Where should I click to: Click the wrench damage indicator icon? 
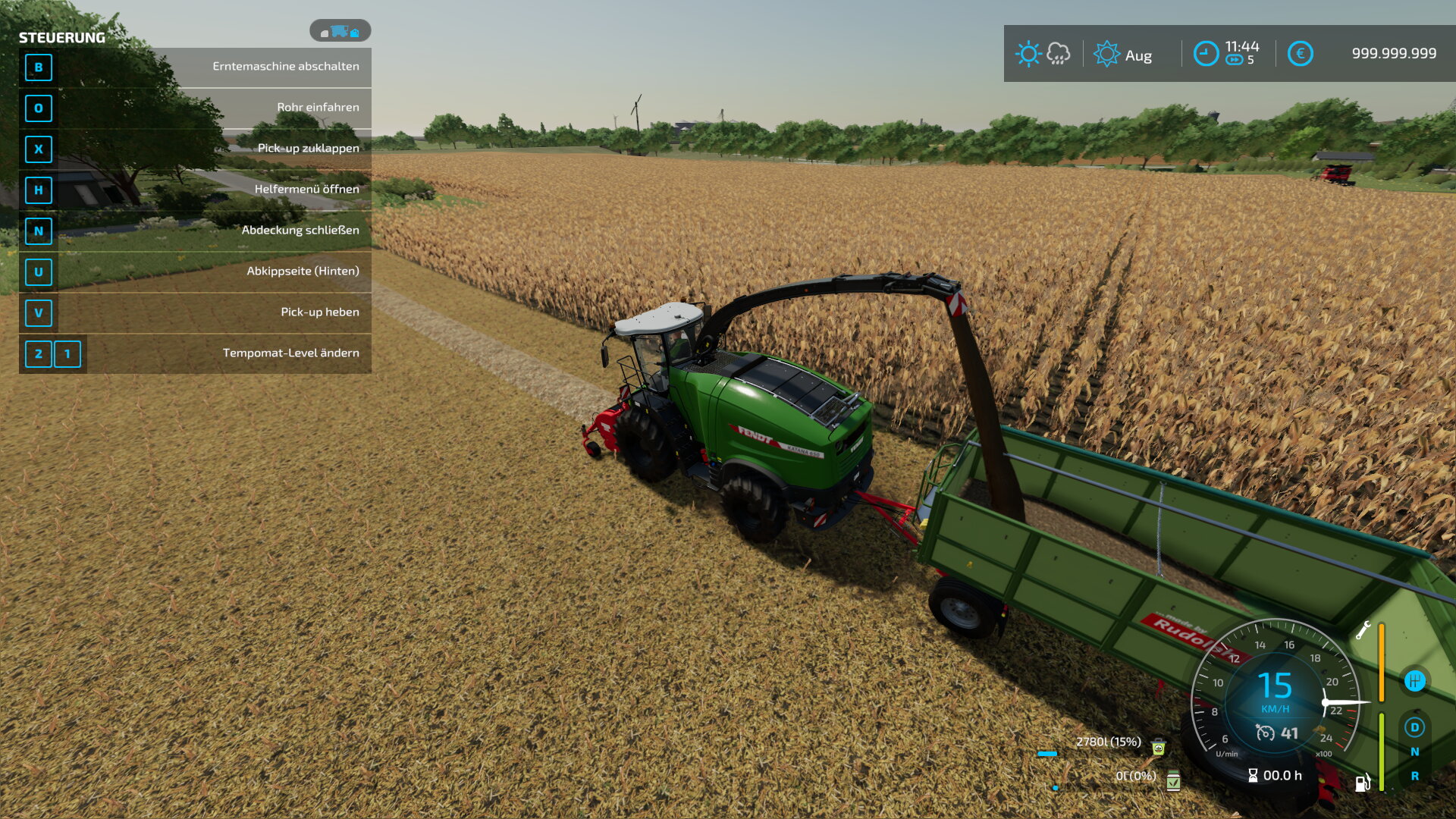point(1363,630)
